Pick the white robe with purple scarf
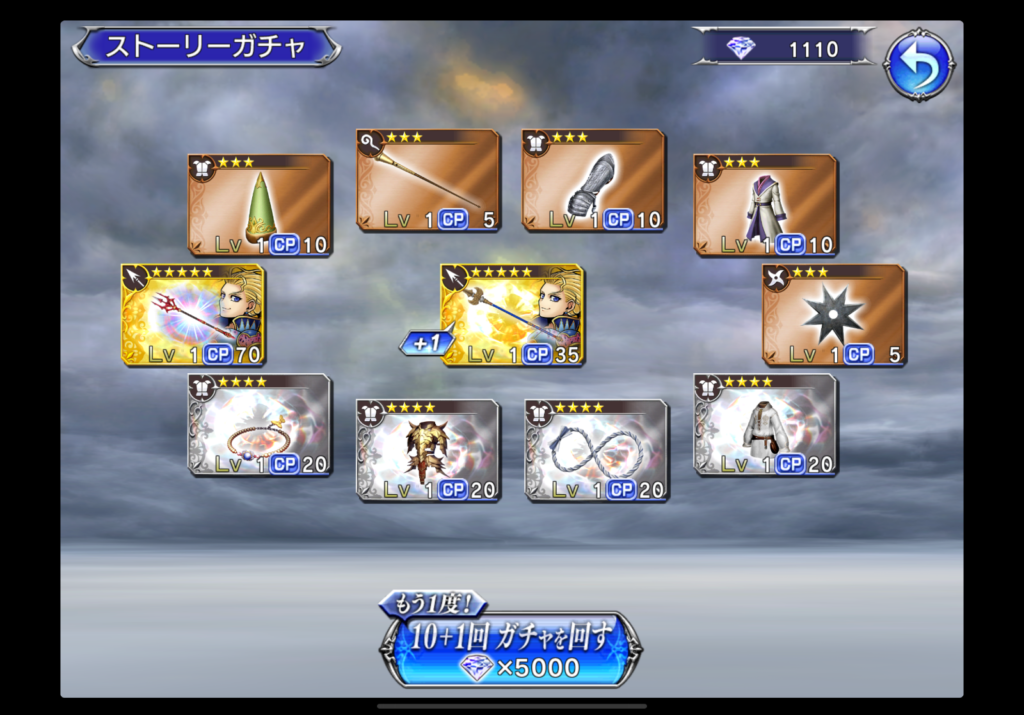Viewport: 1024px width, 715px height. [x=766, y=205]
